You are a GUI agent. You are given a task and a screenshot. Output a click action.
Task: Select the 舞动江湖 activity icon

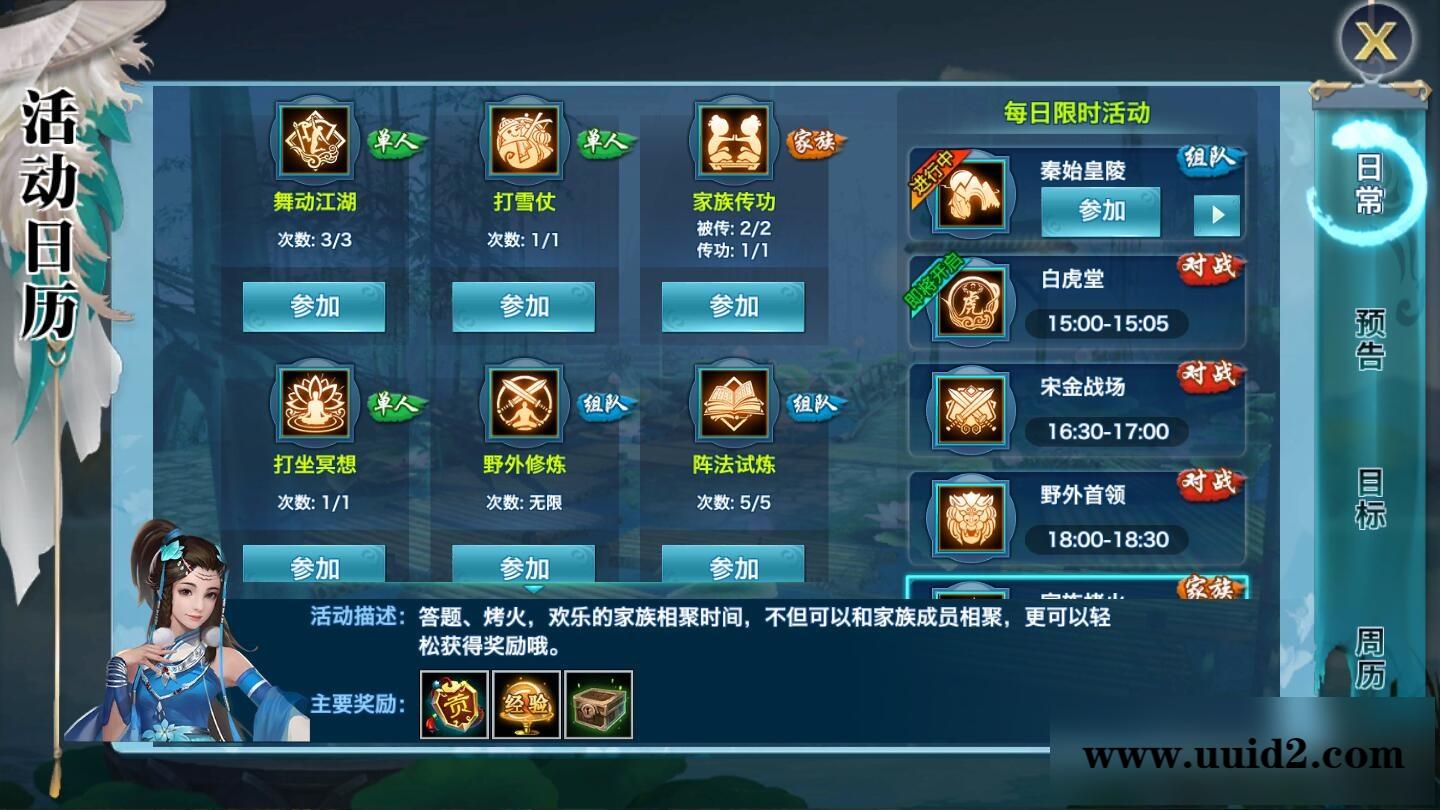pos(314,138)
